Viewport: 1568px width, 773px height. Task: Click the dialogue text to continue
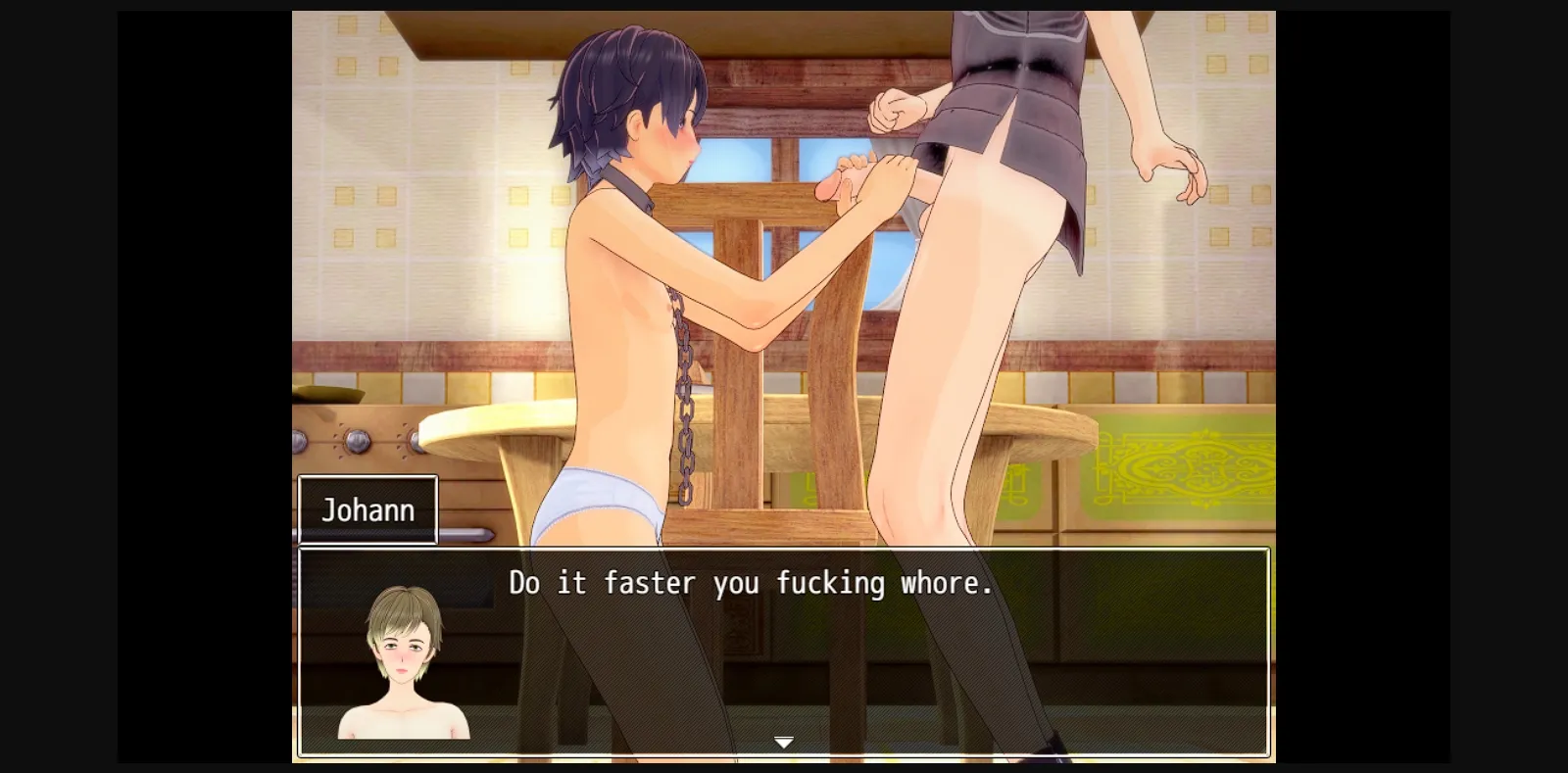click(750, 583)
